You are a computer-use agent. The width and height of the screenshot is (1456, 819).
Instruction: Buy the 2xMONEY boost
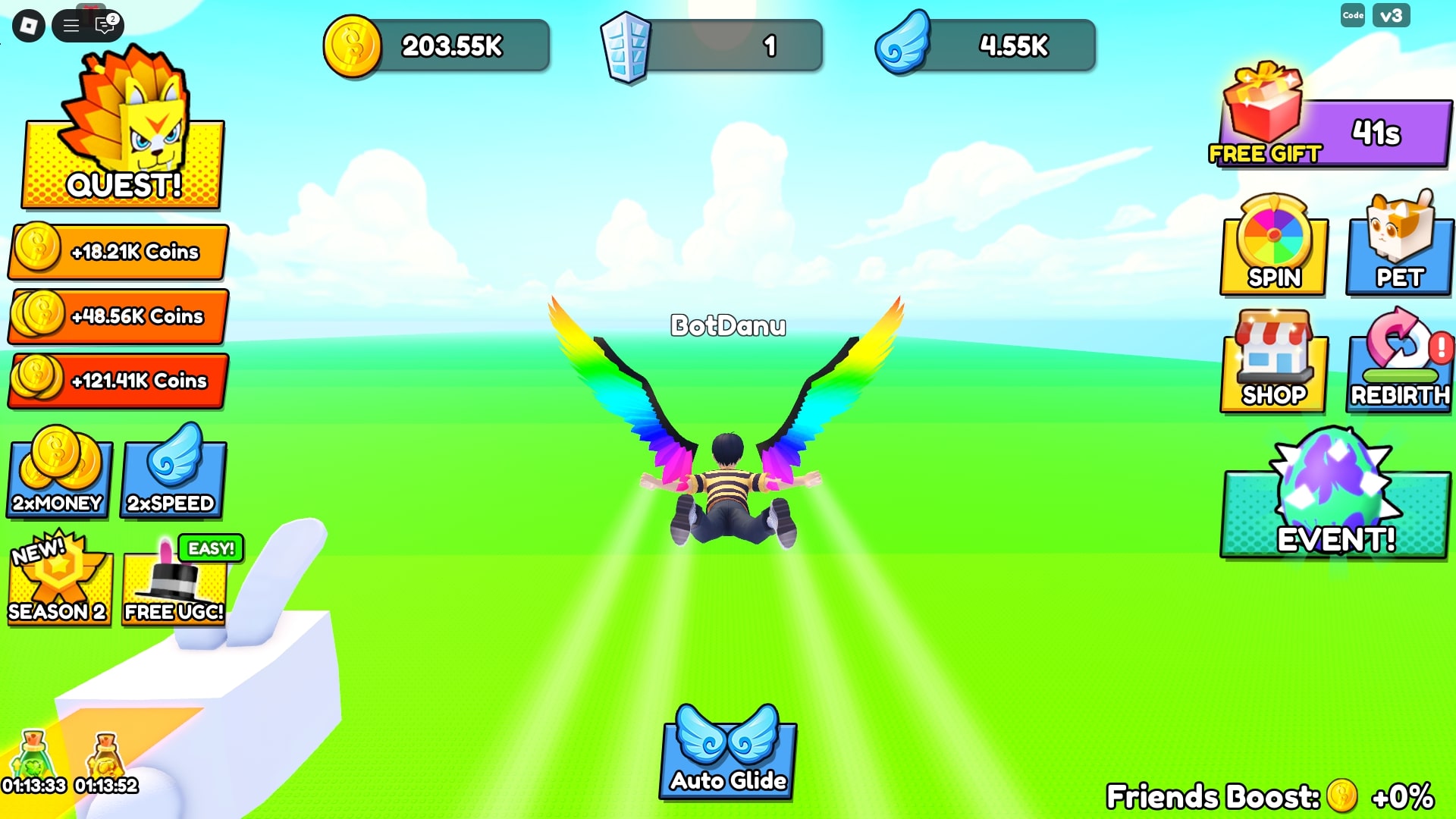[x=59, y=476]
